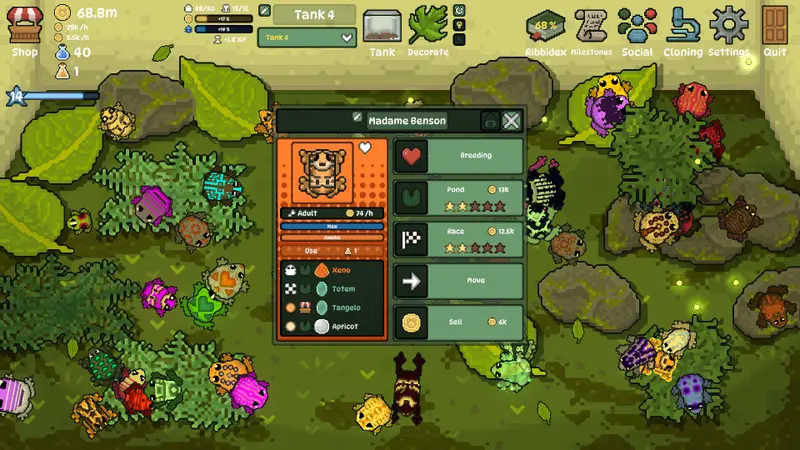Open the Decorate menu
The image size is (800, 450).
[428, 30]
